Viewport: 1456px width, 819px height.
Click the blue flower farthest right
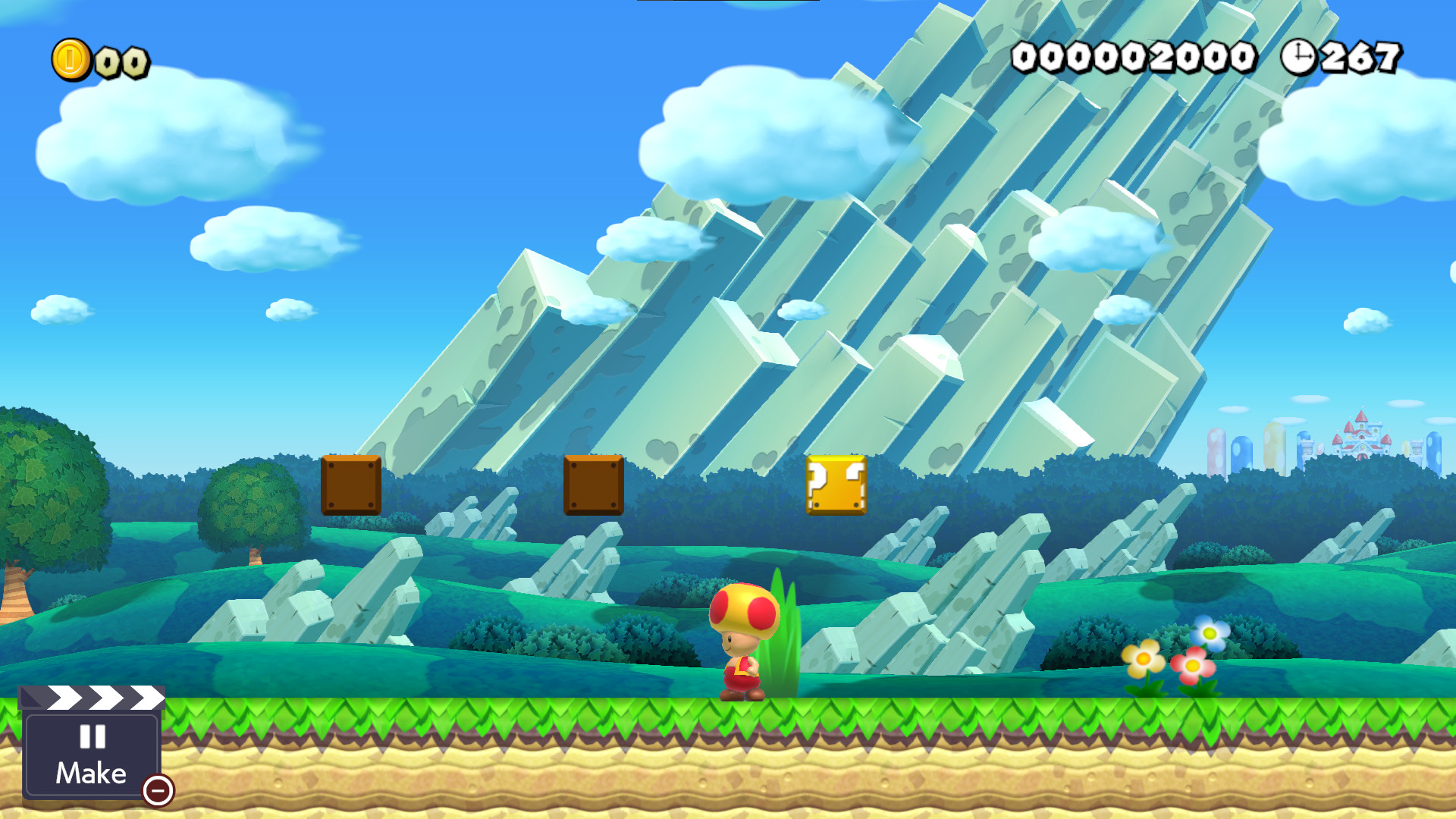pos(1211,631)
